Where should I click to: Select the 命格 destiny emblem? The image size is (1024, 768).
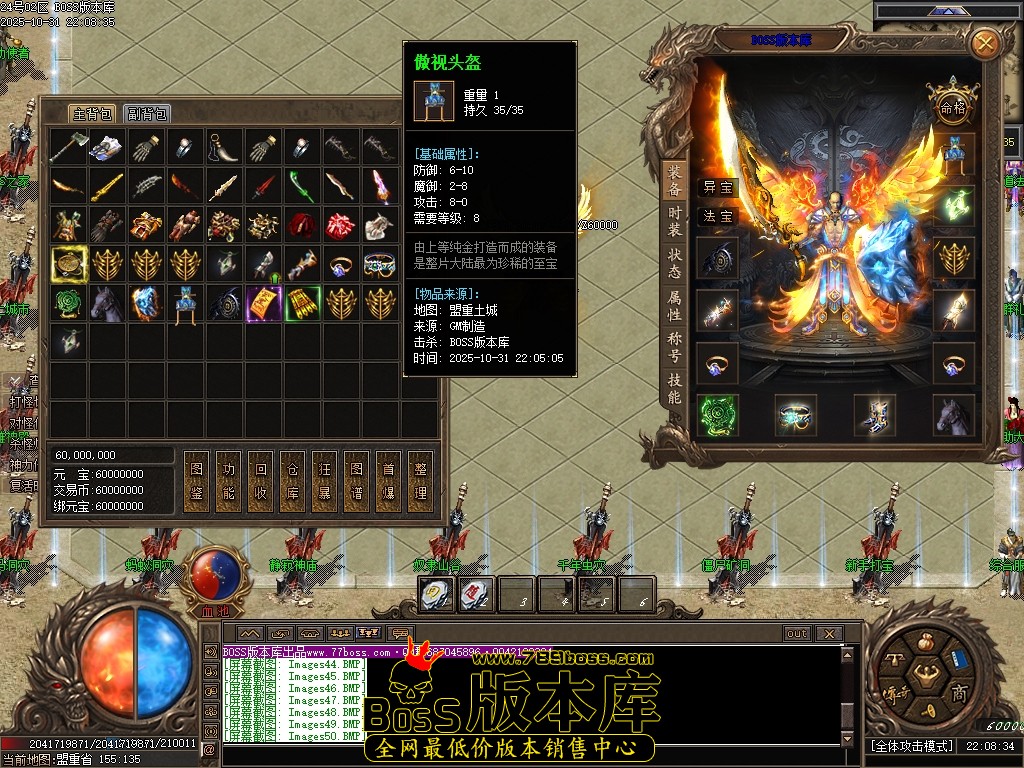[x=951, y=106]
